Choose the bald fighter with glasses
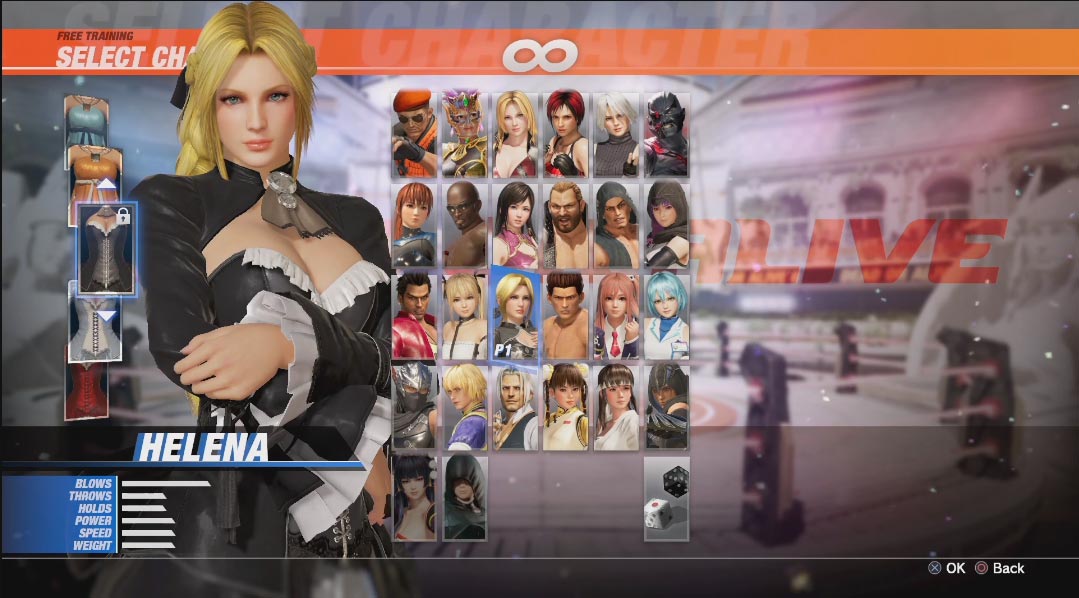The image size is (1079, 598). (465, 225)
